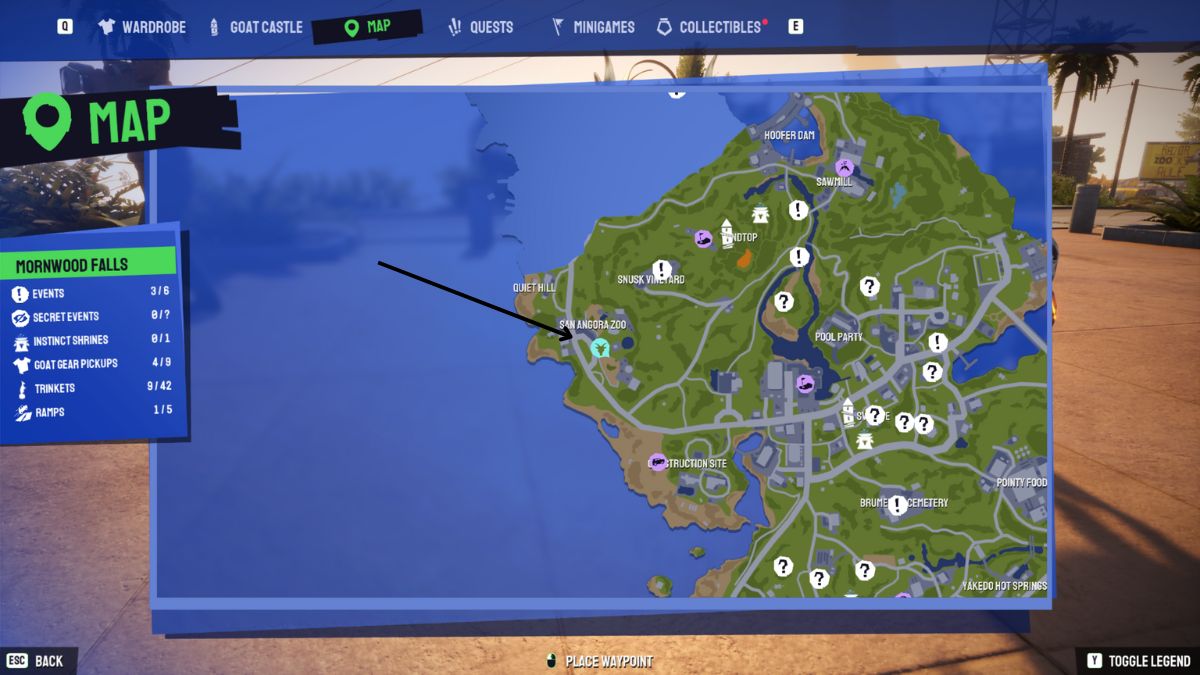Select the Events legend entry
Image resolution: width=1200 pixels, height=675 pixels.
[x=48, y=294]
